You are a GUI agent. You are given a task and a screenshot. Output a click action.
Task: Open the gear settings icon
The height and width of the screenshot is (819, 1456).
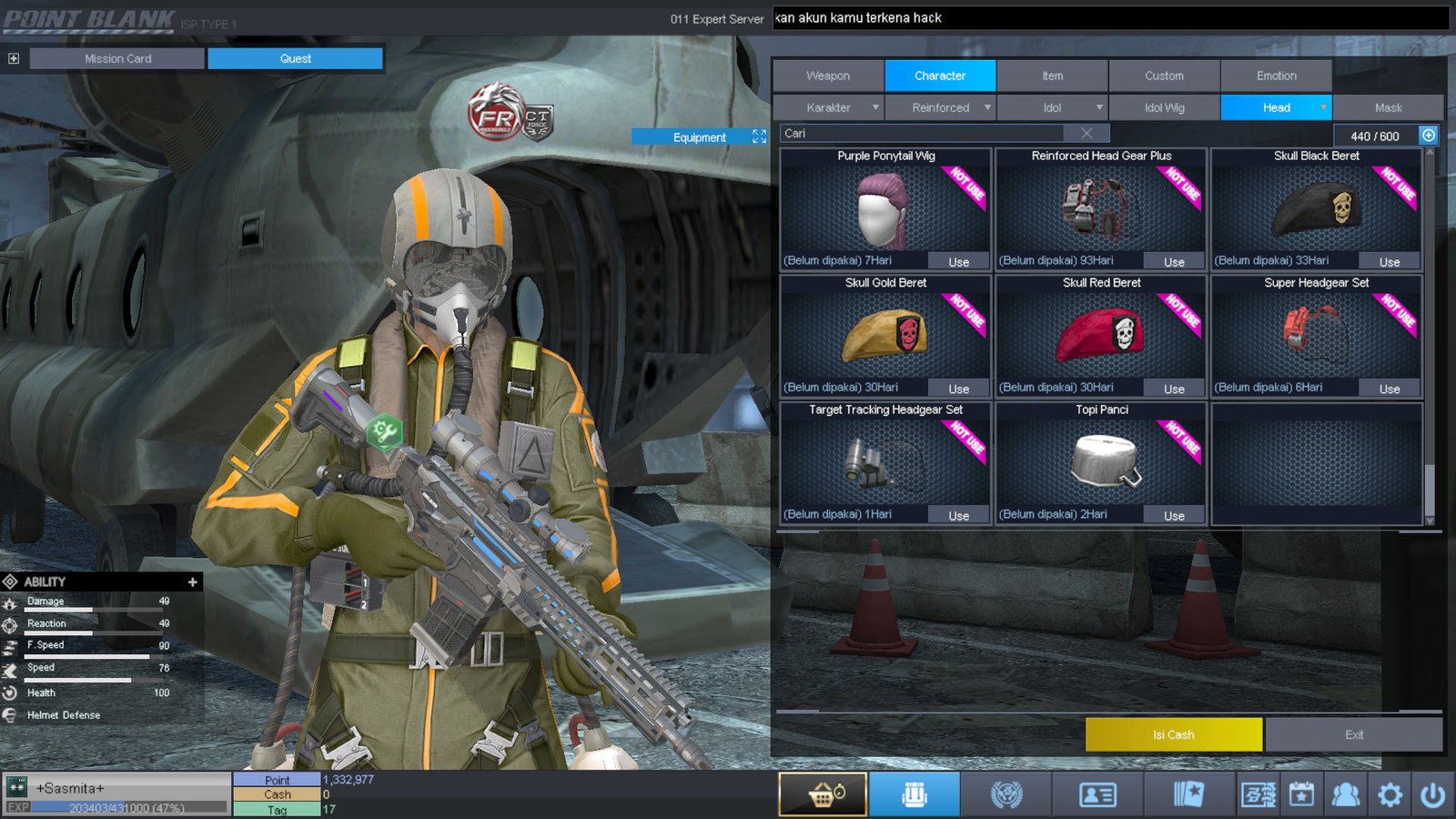click(1390, 795)
